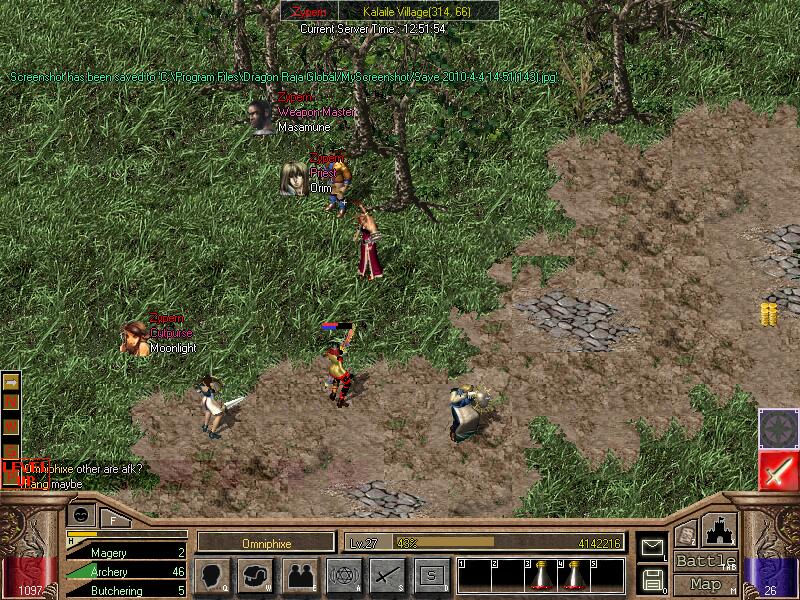This screenshot has height=600, width=800.
Task: Click the red sword attack icon
Action: click(777, 469)
